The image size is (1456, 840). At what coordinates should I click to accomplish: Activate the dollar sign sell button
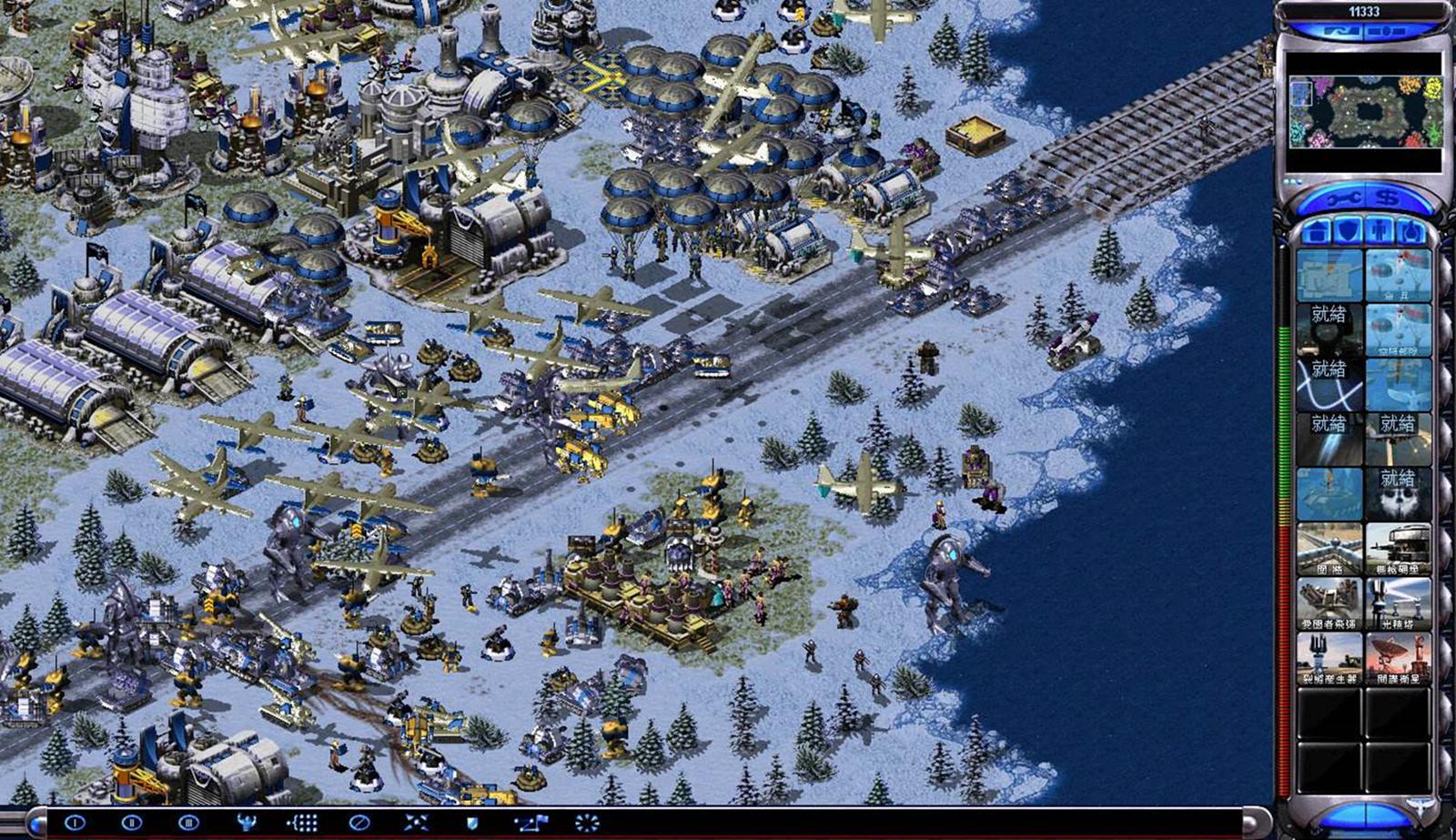point(1387,198)
